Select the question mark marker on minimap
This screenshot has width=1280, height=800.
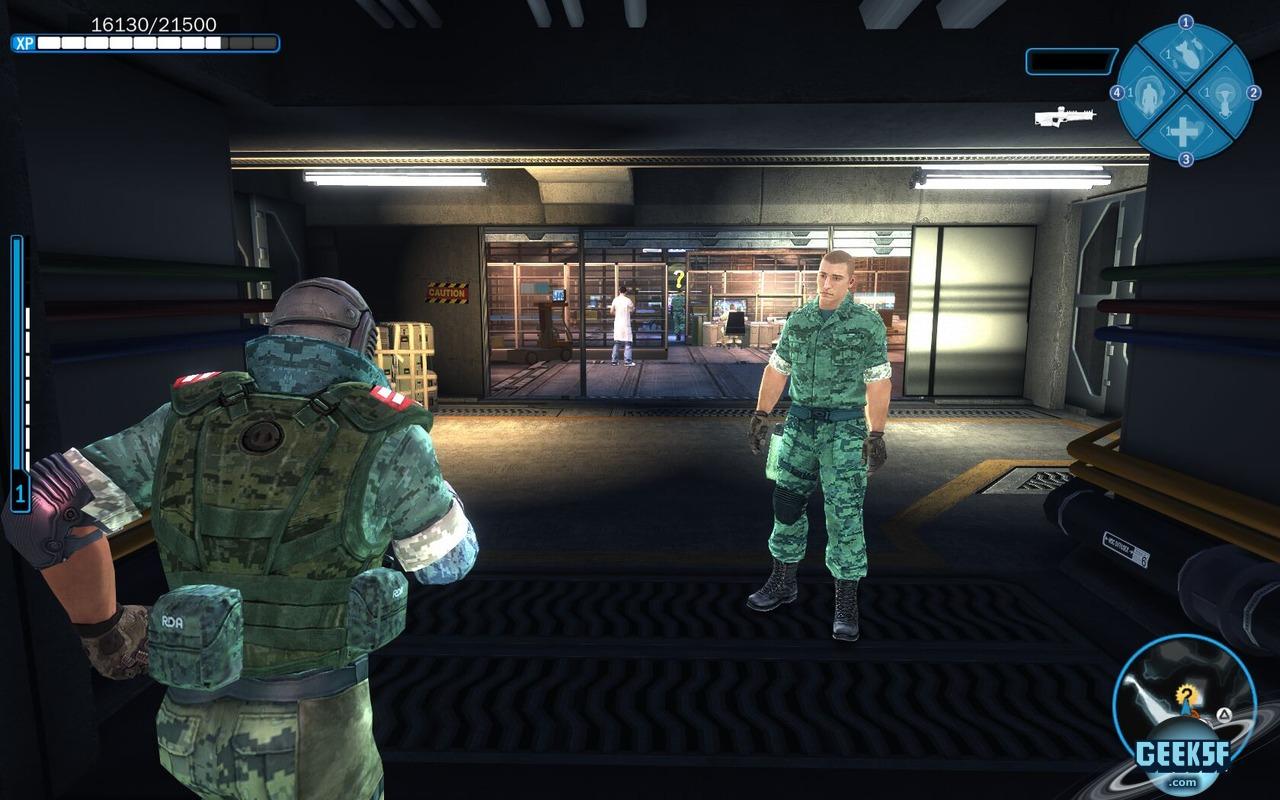1186,694
